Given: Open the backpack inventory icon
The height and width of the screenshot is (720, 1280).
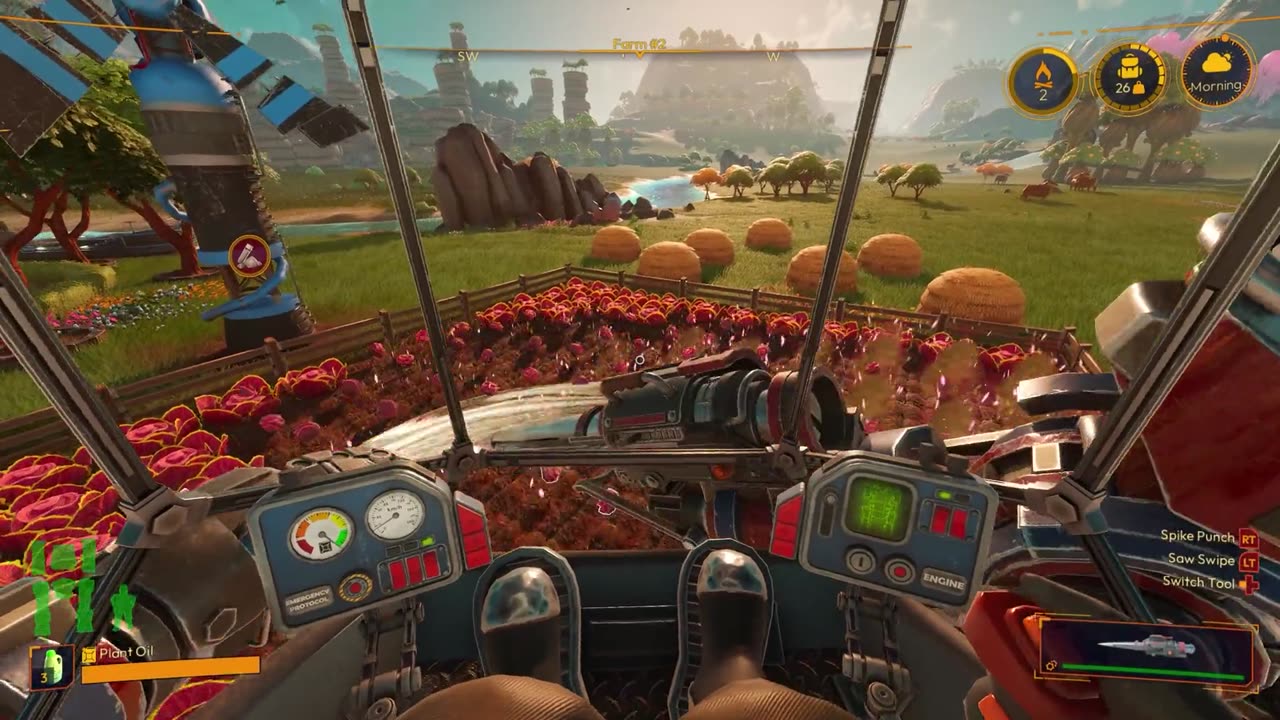Looking at the screenshot, I should pyautogui.click(x=1130, y=78).
